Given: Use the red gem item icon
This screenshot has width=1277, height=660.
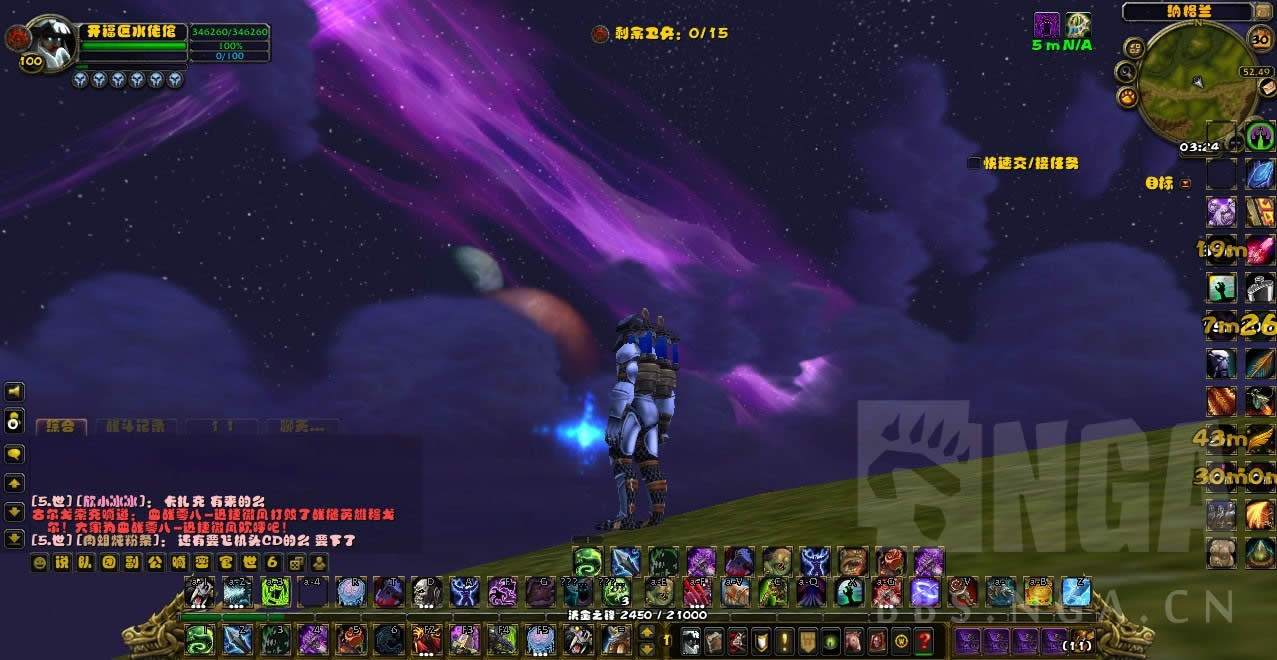Looking at the screenshot, I should (x=1260, y=248).
